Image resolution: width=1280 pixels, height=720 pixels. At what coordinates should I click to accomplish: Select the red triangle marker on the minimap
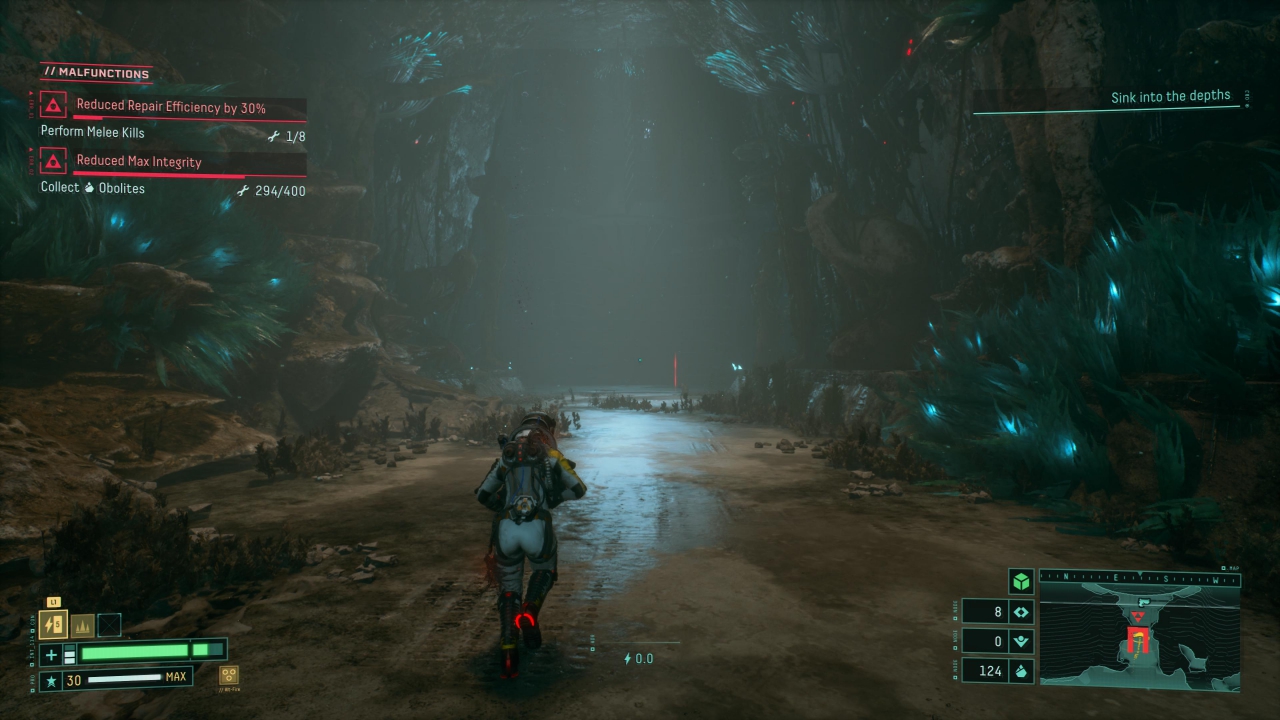(x=1137, y=617)
